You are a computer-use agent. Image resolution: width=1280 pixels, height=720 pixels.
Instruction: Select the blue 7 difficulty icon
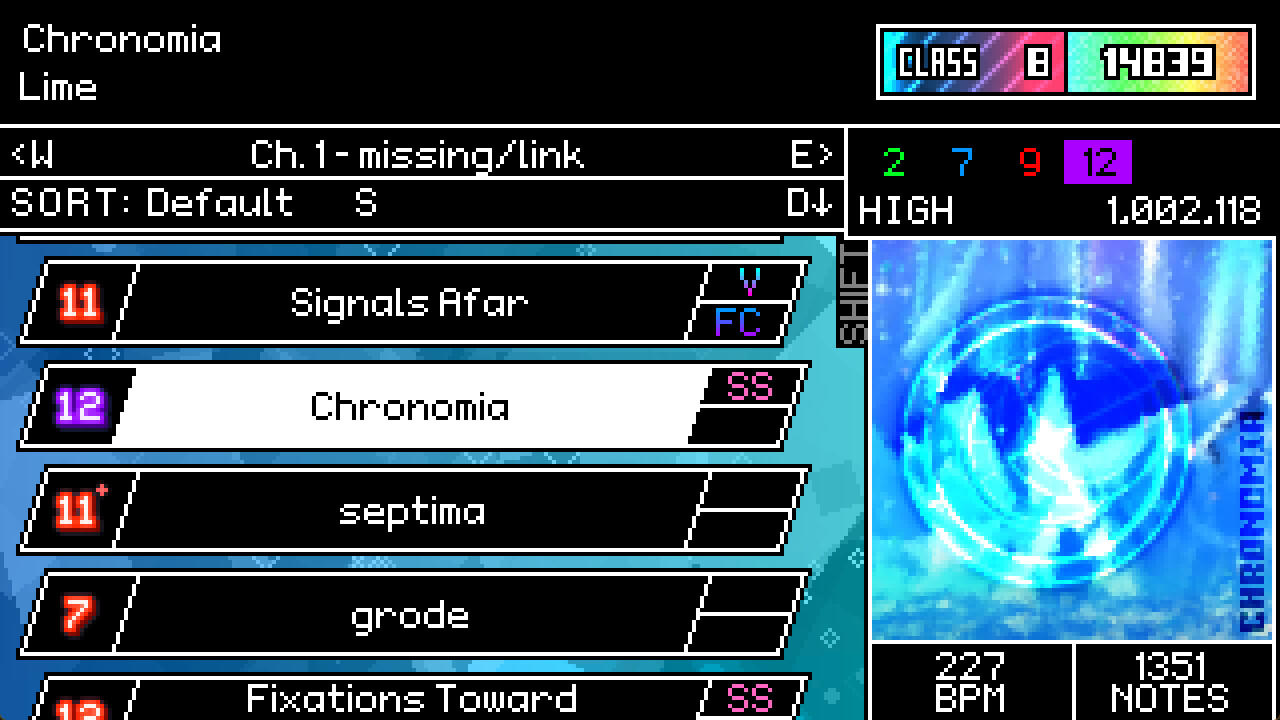tap(962, 160)
